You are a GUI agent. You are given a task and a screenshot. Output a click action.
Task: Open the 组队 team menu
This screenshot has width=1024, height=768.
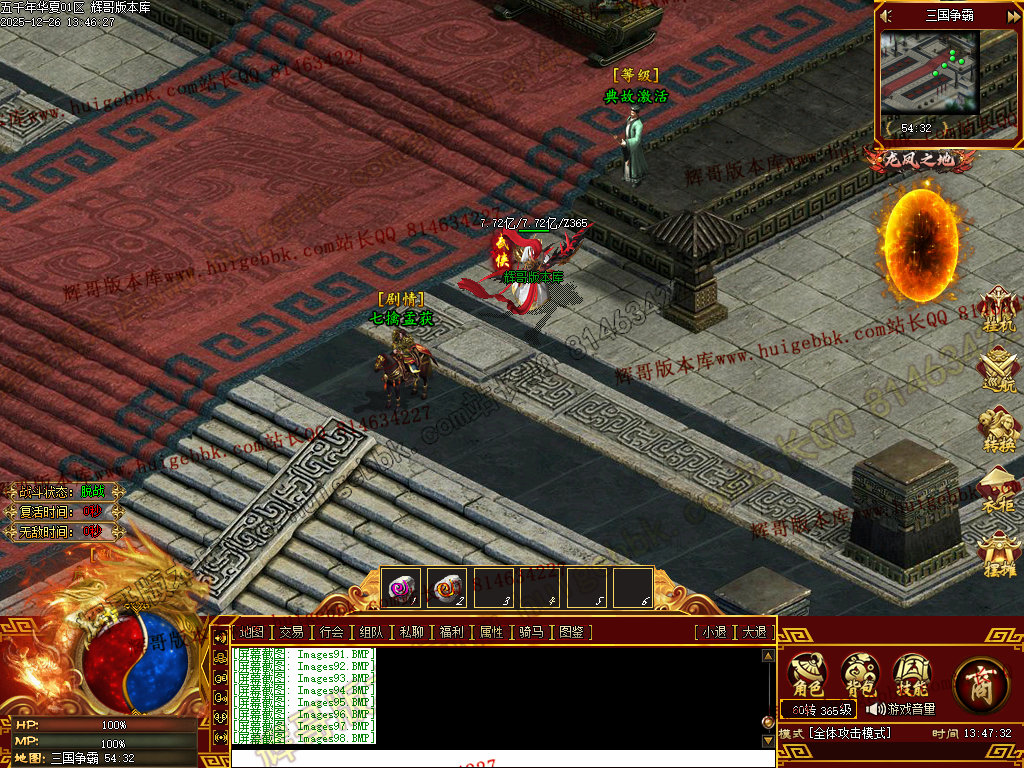tap(371, 632)
